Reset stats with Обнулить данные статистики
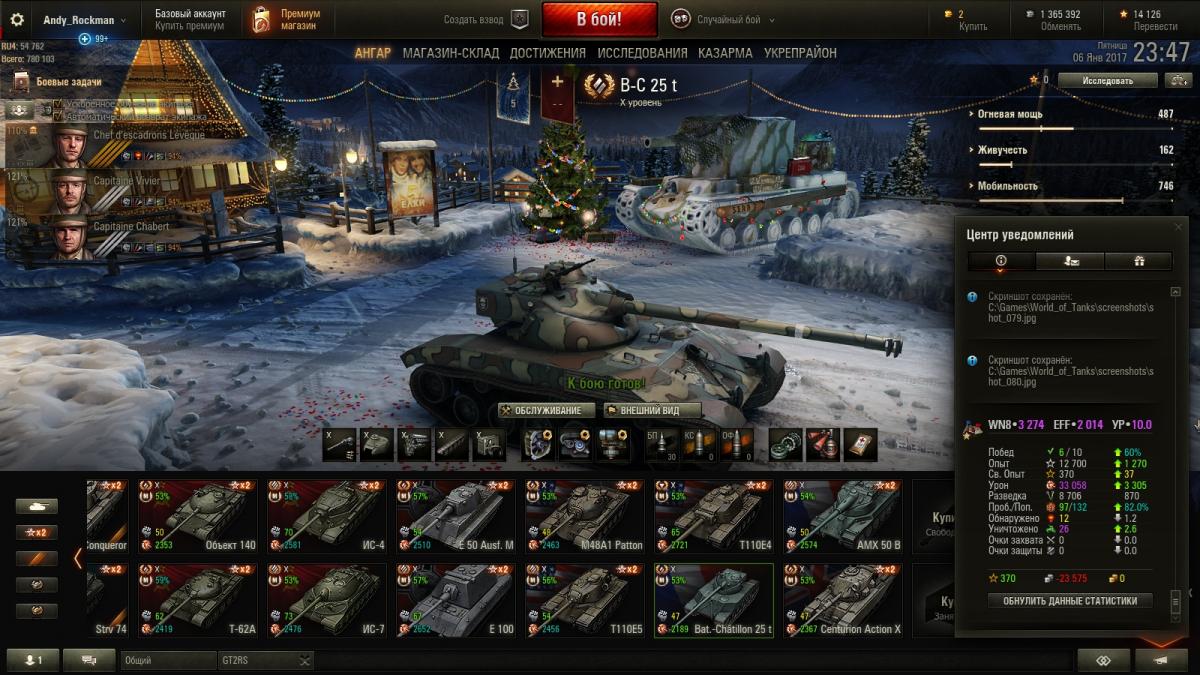1200x675 pixels. coord(1070,601)
